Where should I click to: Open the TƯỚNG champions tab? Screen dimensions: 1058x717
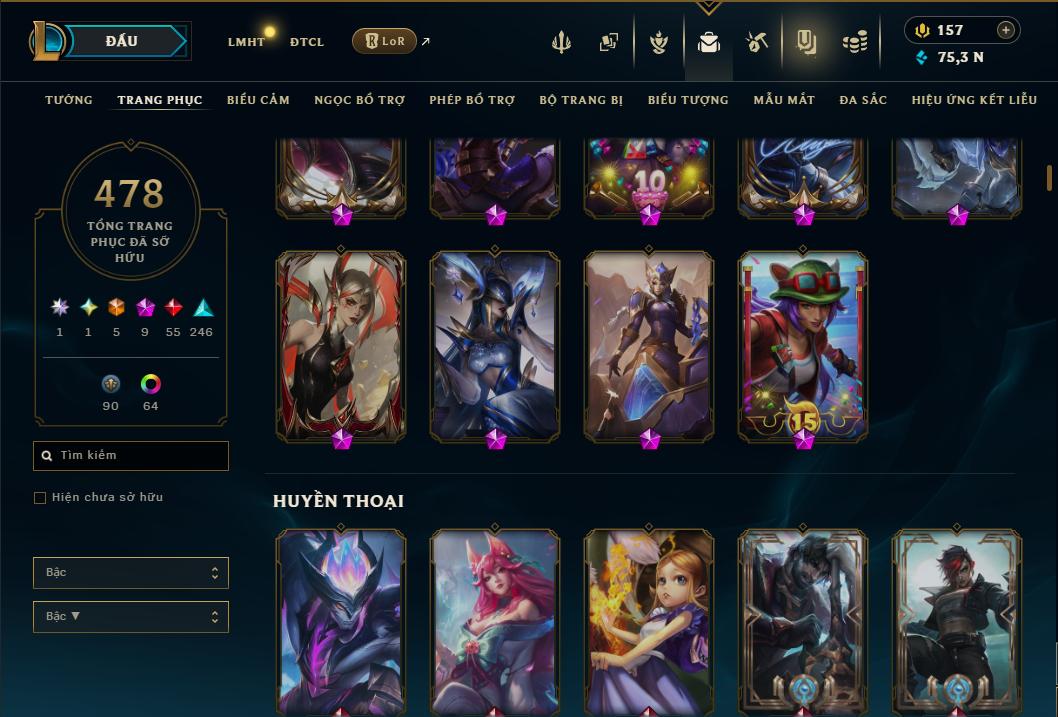coord(69,100)
